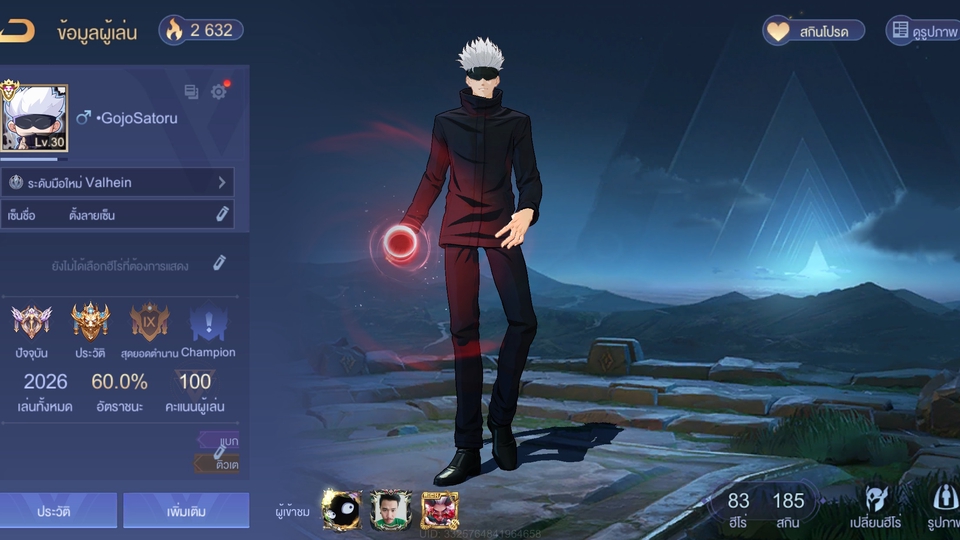Go back using the top-left arrow
This screenshot has width=960, height=540.
pos(18,31)
